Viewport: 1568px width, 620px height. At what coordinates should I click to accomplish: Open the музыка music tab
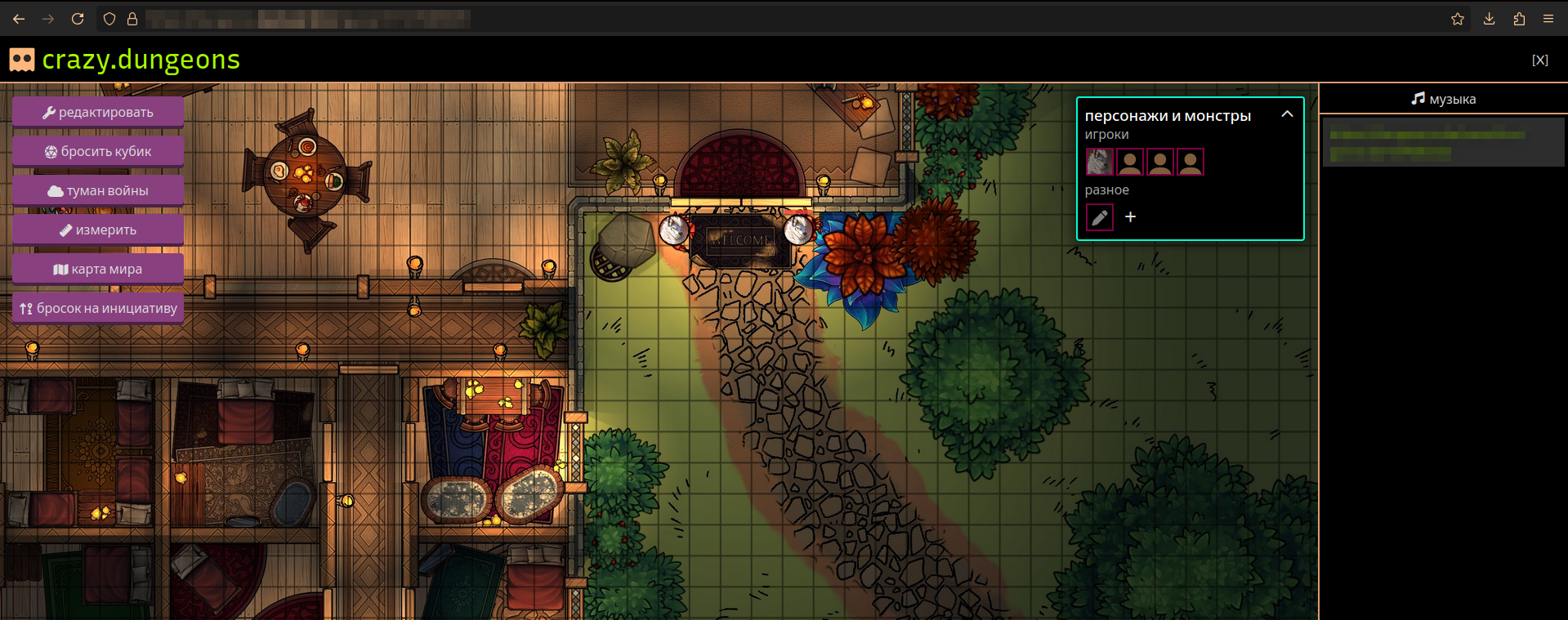click(1443, 99)
